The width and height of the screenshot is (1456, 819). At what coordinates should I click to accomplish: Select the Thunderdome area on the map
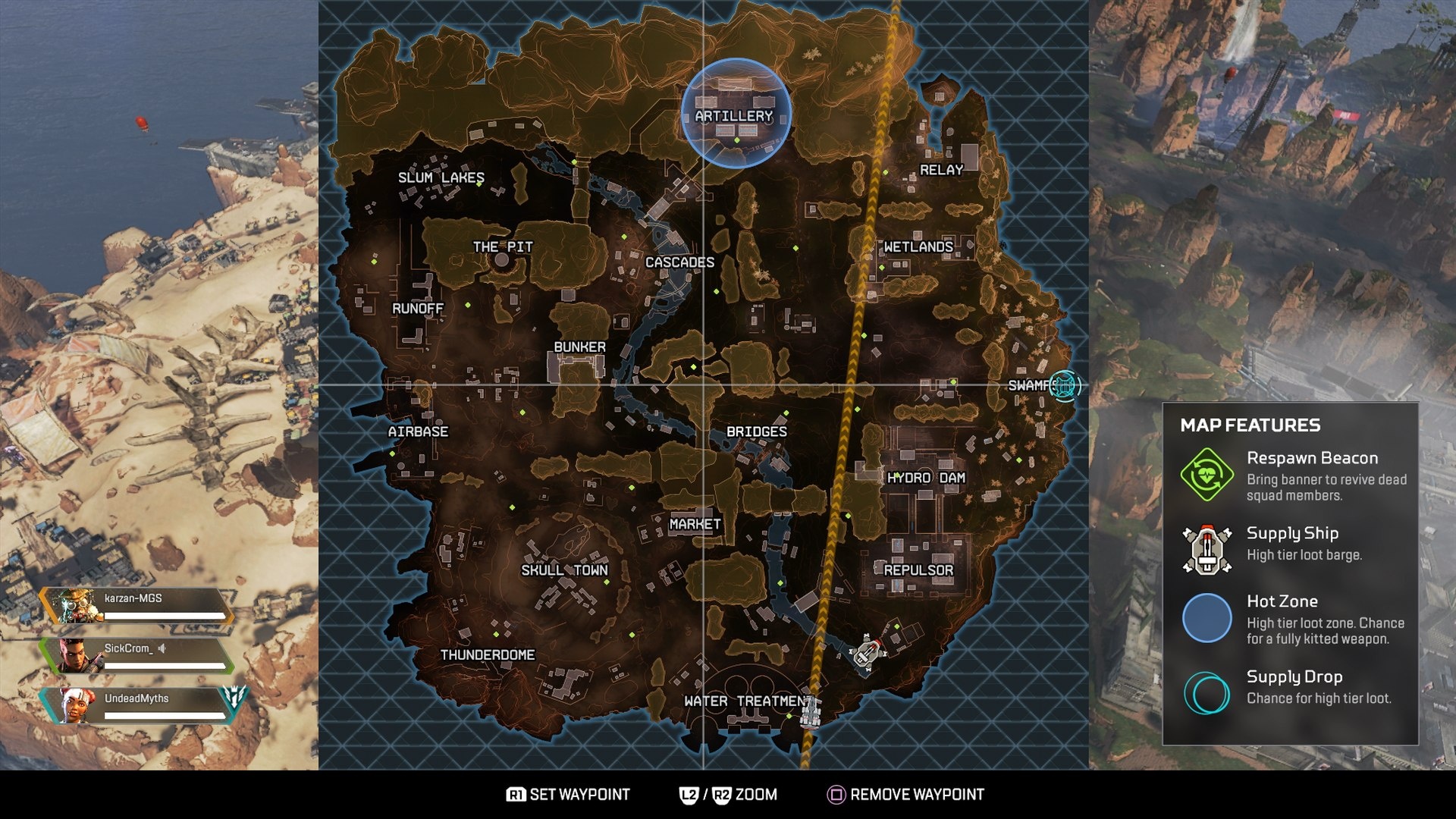pyautogui.click(x=488, y=653)
